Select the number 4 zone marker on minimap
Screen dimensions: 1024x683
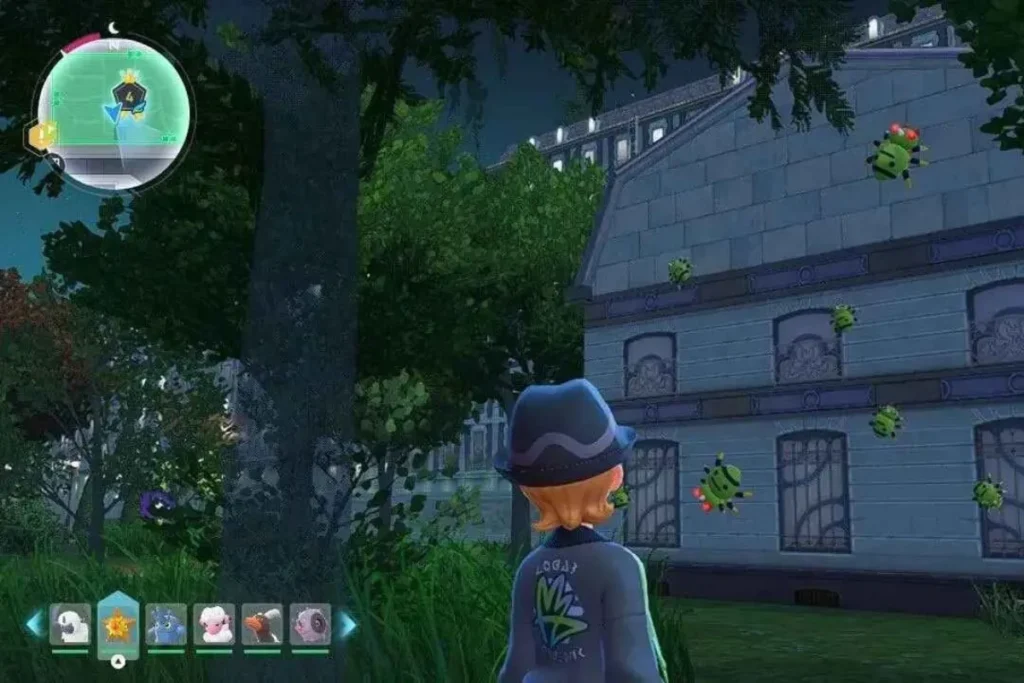click(x=129, y=96)
